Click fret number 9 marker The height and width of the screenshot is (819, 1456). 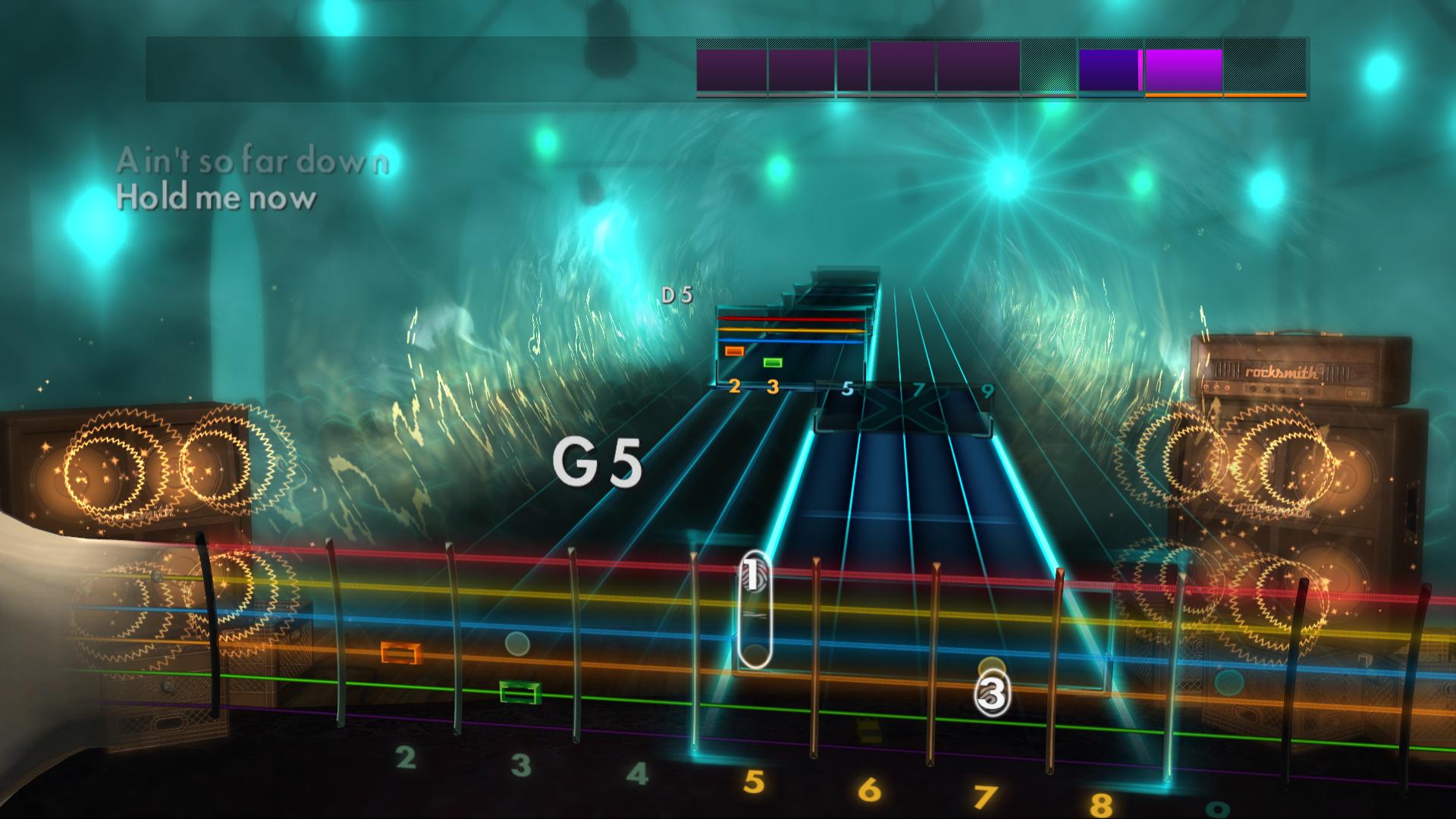point(986,391)
